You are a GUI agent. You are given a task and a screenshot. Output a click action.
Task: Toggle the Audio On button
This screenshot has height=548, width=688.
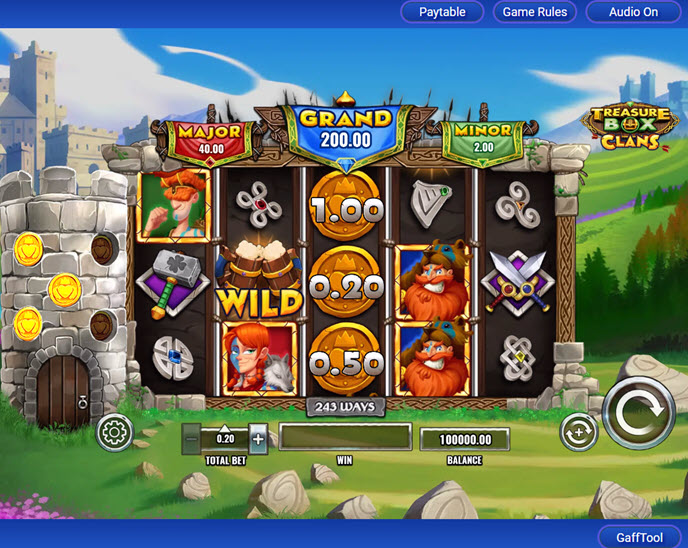point(635,12)
